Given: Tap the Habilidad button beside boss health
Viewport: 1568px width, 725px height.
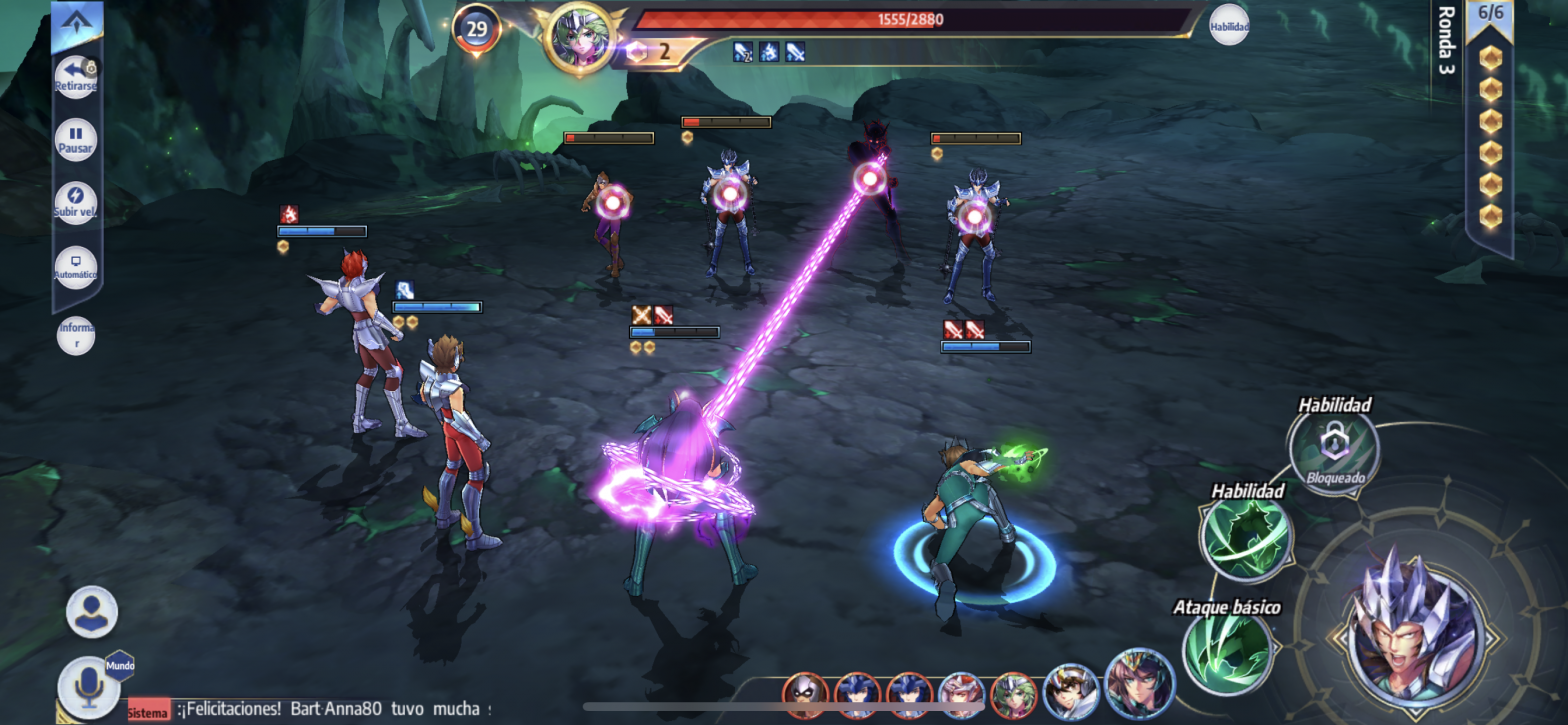Looking at the screenshot, I should click(x=1229, y=25).
